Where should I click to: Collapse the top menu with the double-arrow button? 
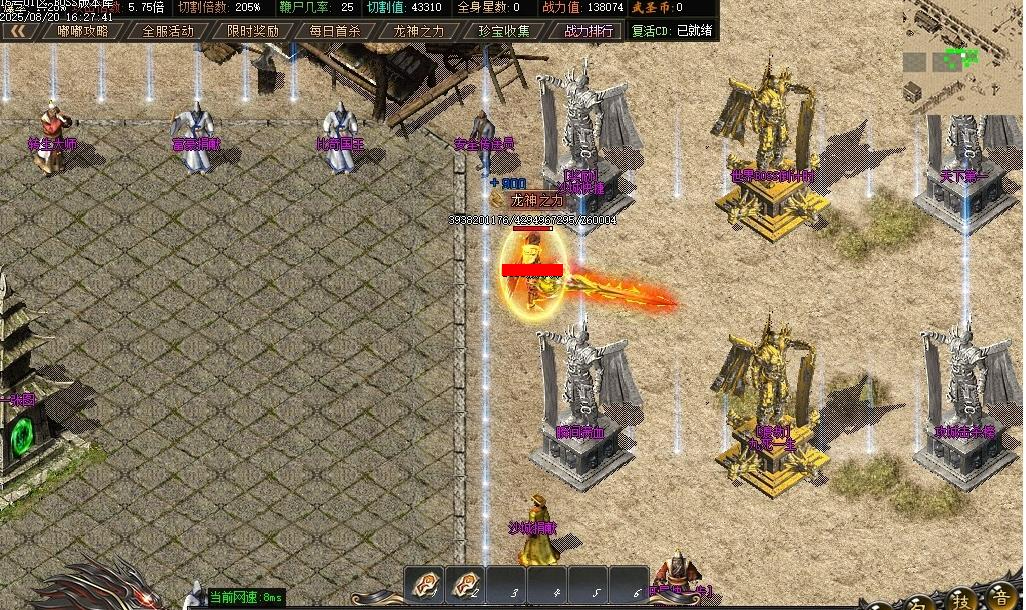17,30
